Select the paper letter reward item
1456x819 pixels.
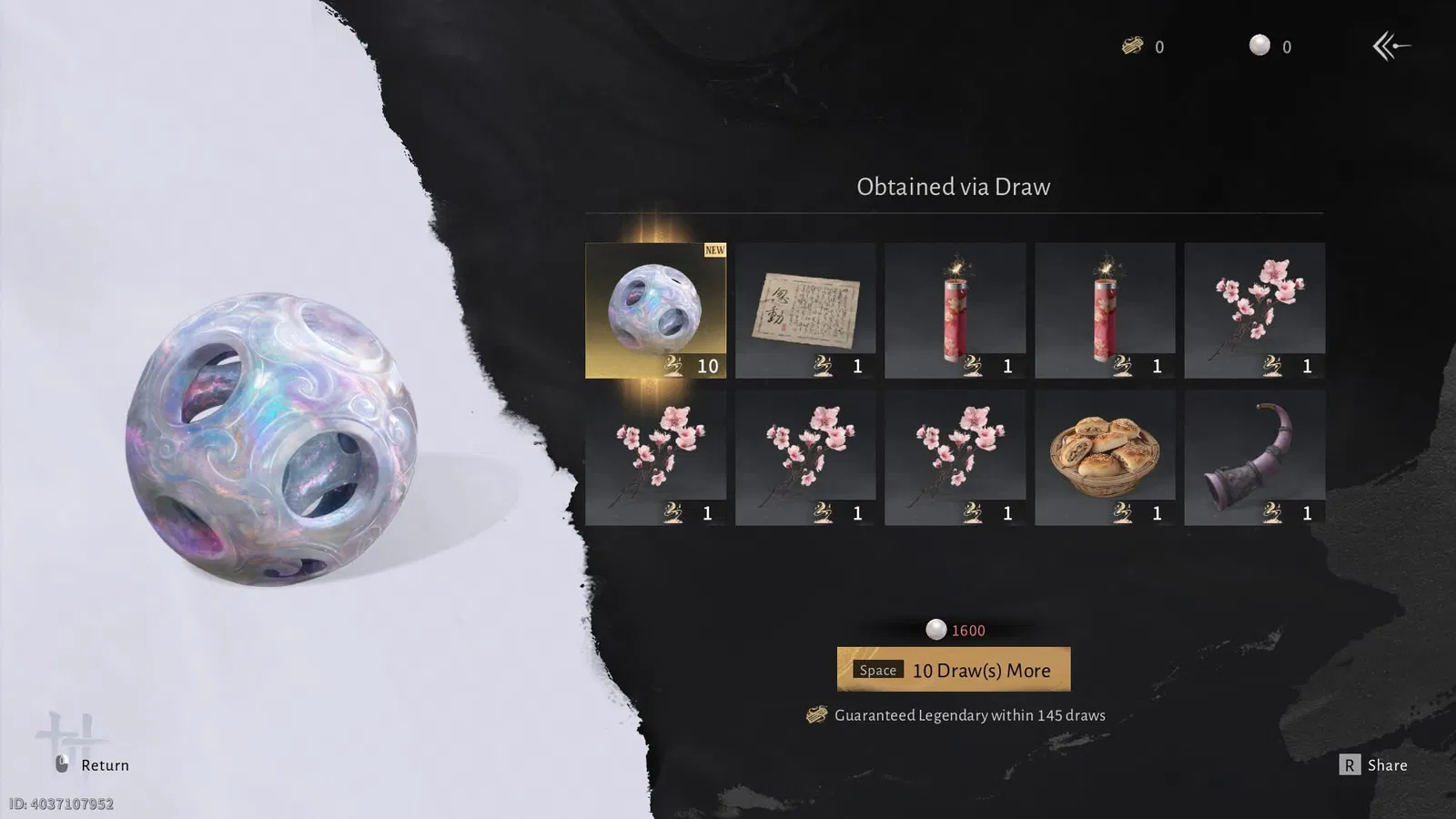pyautogui.click(x=805, y=309)
